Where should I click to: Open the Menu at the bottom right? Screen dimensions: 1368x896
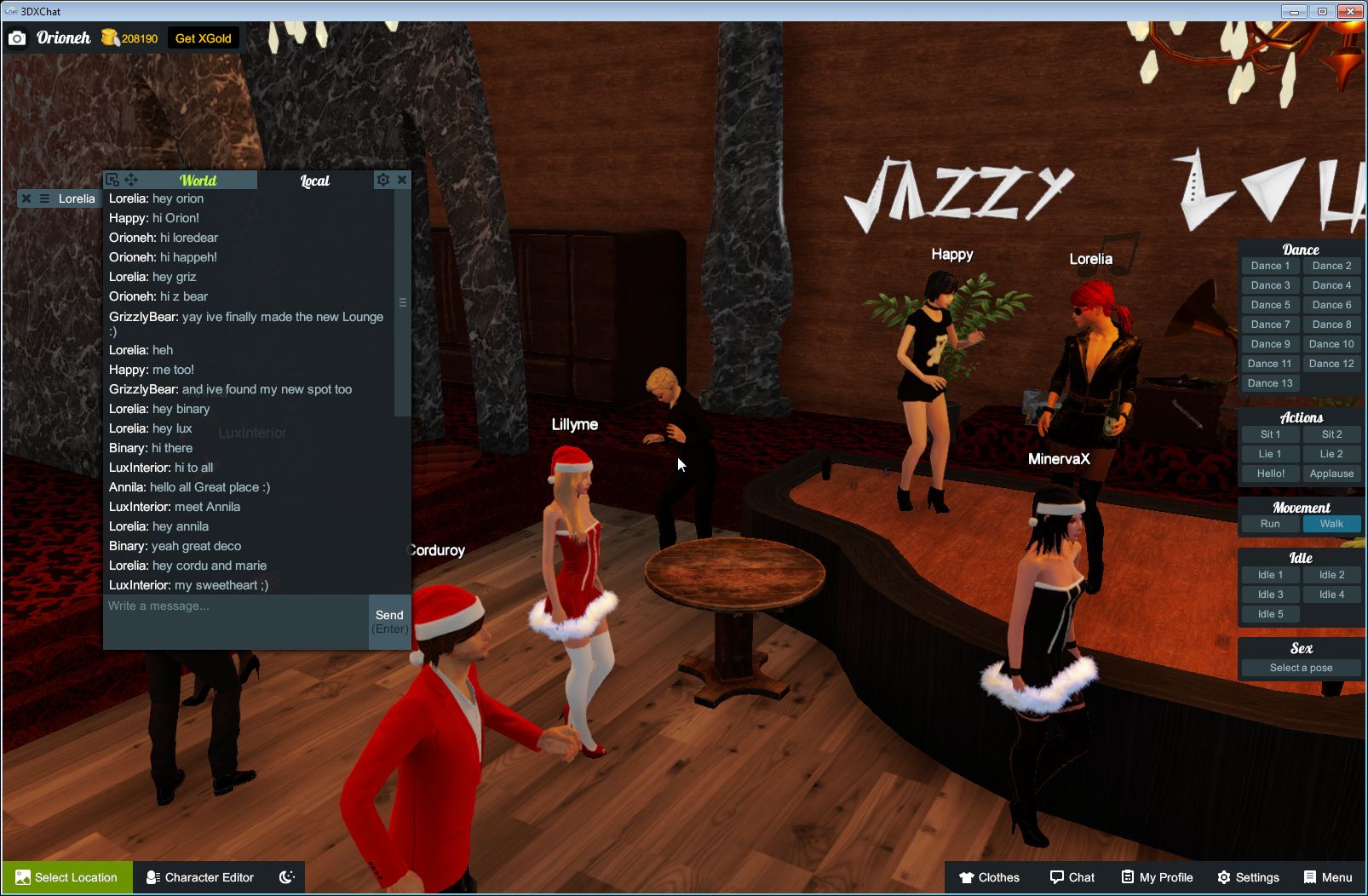(1327, 877)
